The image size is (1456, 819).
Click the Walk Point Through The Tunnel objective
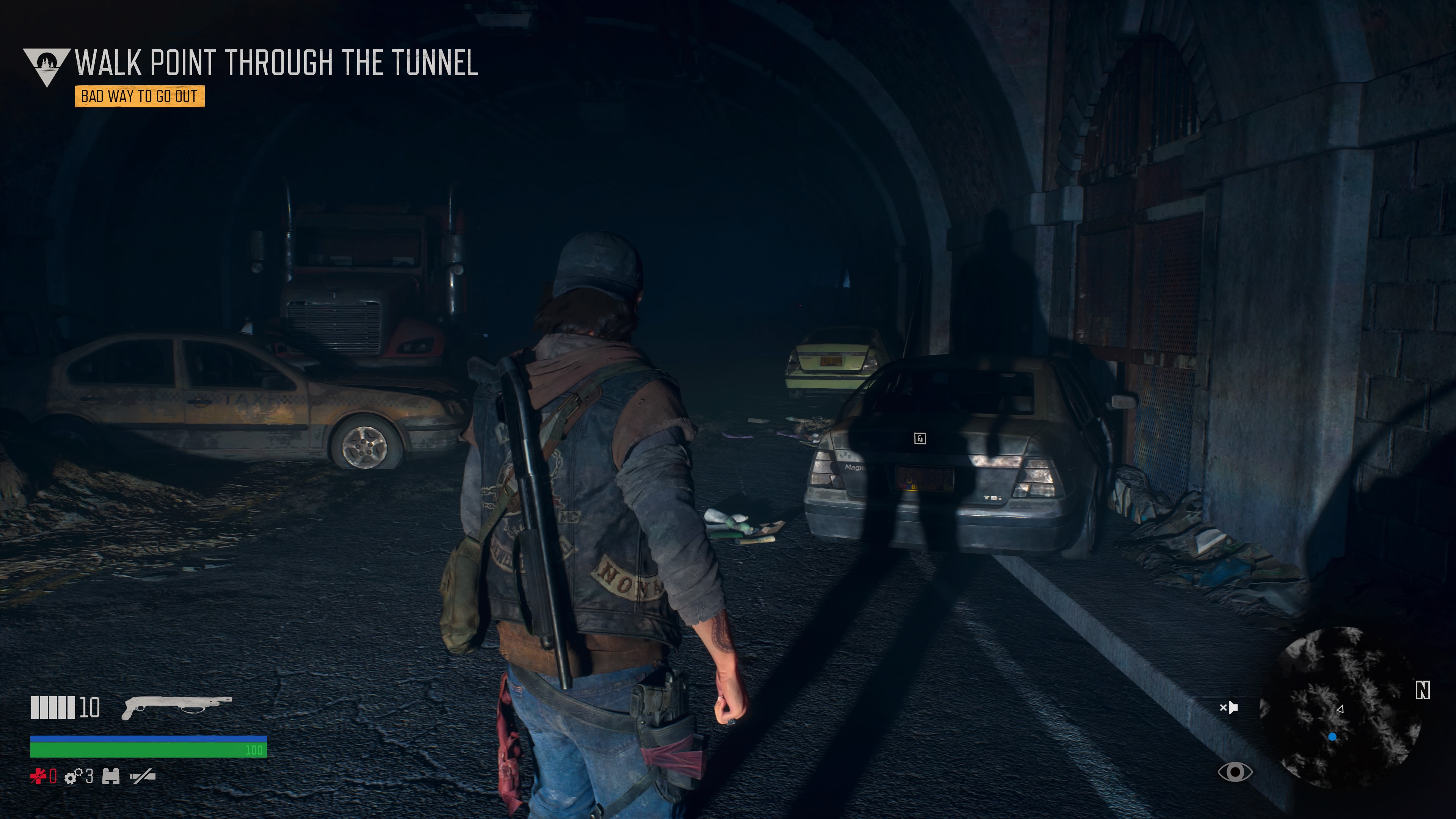pos(276,63)
